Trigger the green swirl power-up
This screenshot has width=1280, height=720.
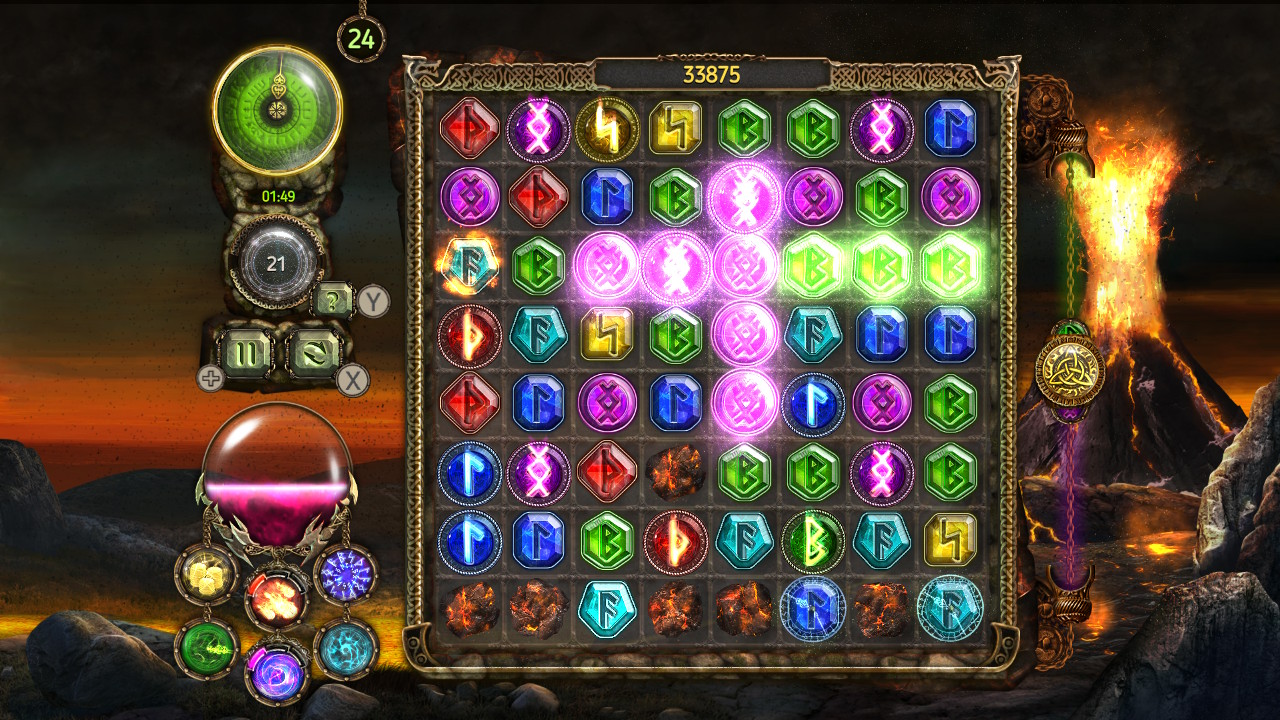click(x=205, y=647)
